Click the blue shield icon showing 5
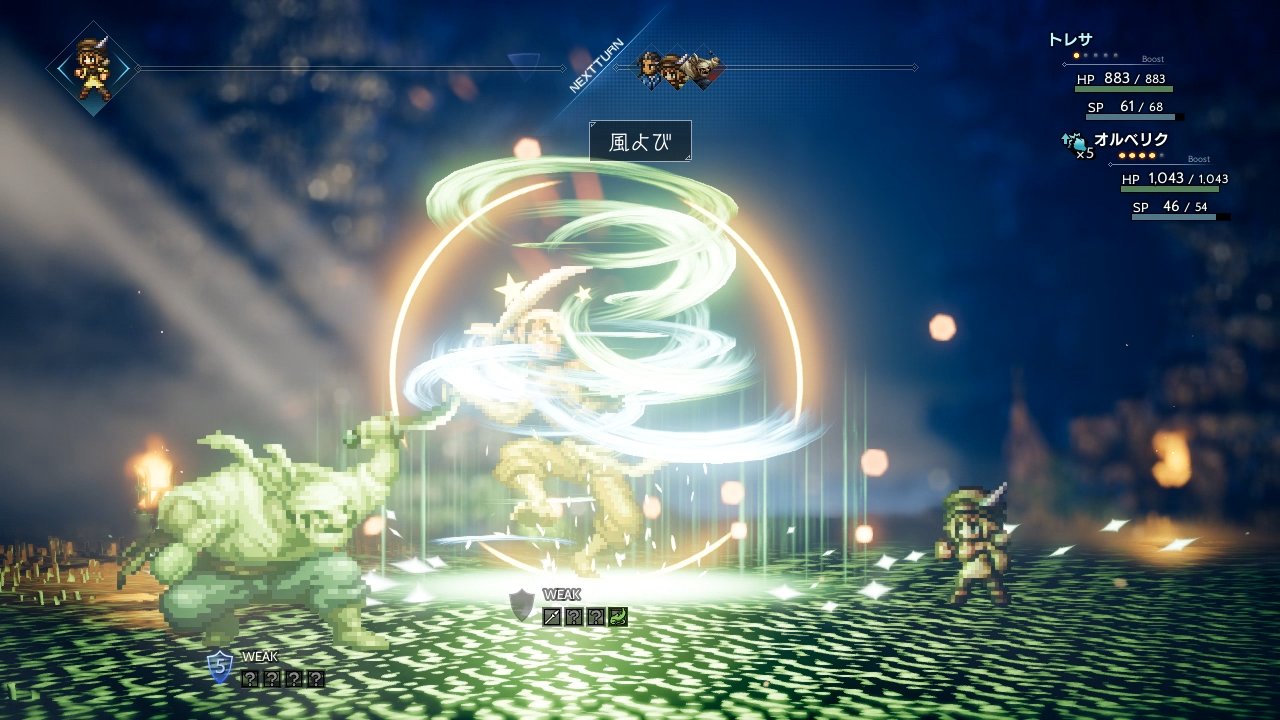The width and height of the screenshot is (1280, 720). click(219, 667)
